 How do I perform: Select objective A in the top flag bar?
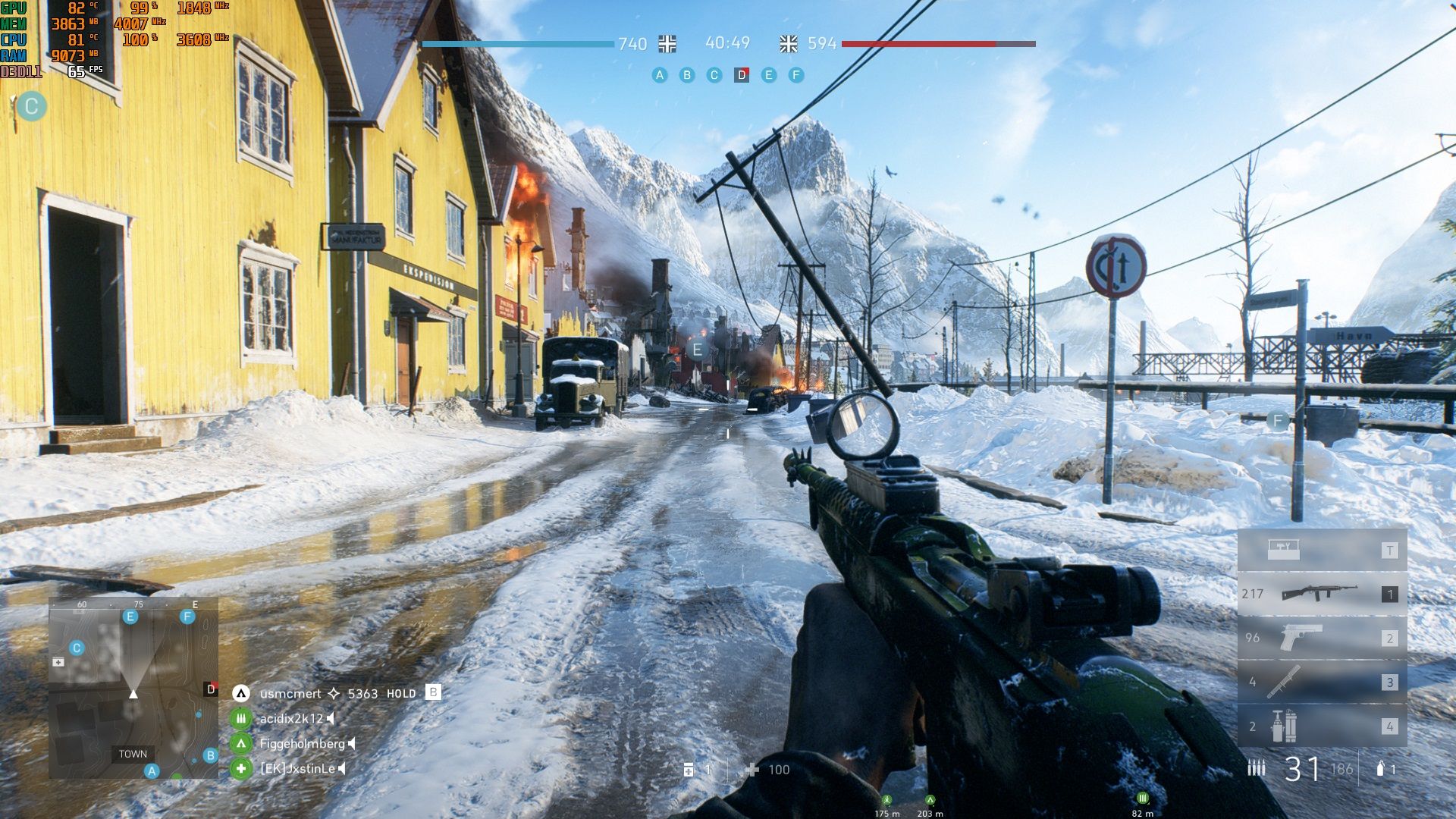tap(660, 75)
